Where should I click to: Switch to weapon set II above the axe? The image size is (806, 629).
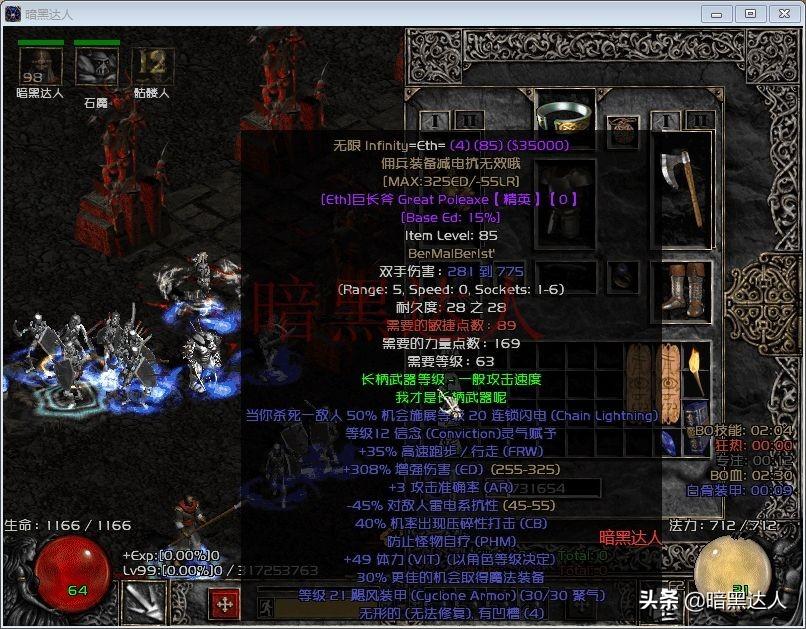coord(699,120)
